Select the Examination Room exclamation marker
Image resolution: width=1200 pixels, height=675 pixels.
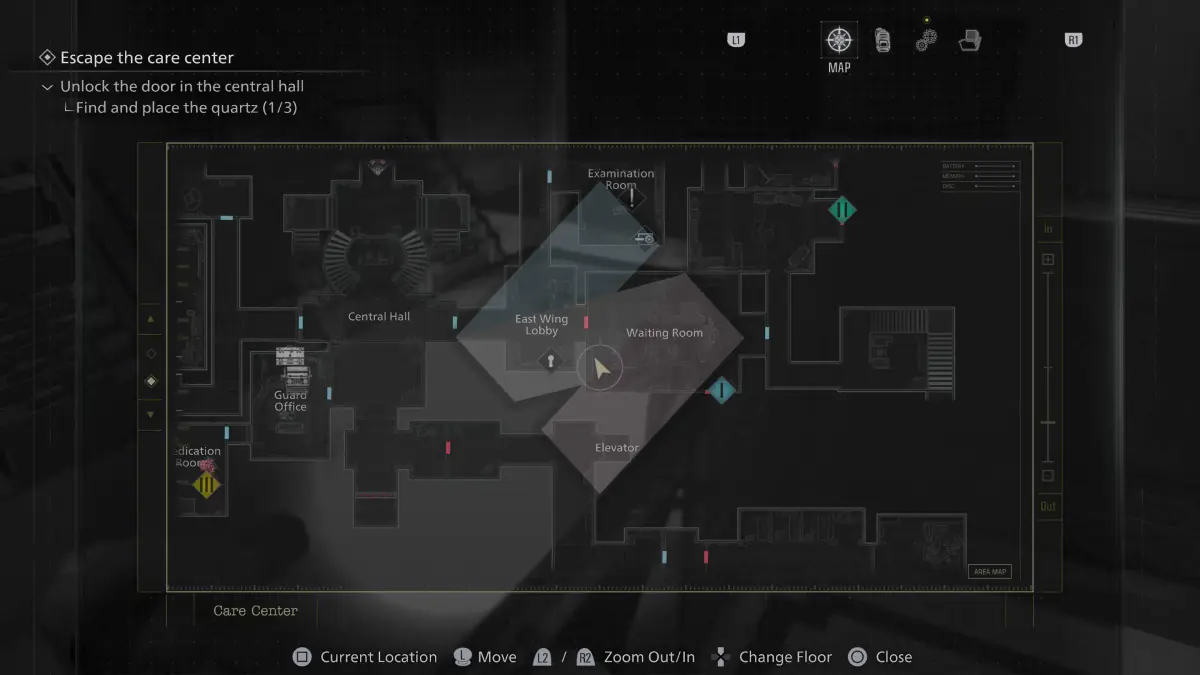(x=632, y=199)
